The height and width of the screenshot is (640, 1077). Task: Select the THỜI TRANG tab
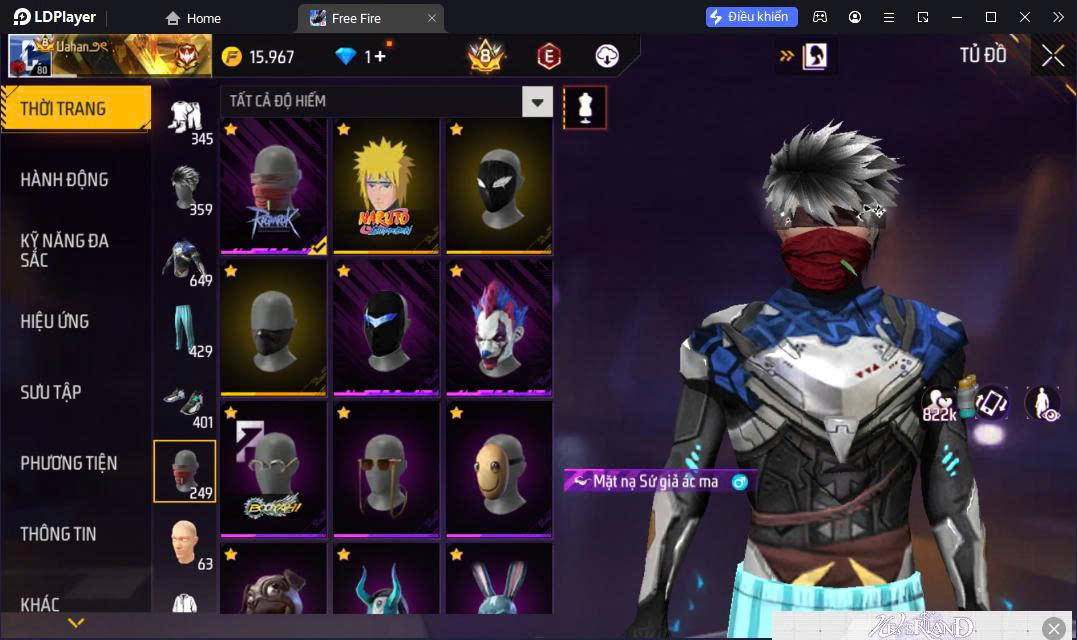63,109
